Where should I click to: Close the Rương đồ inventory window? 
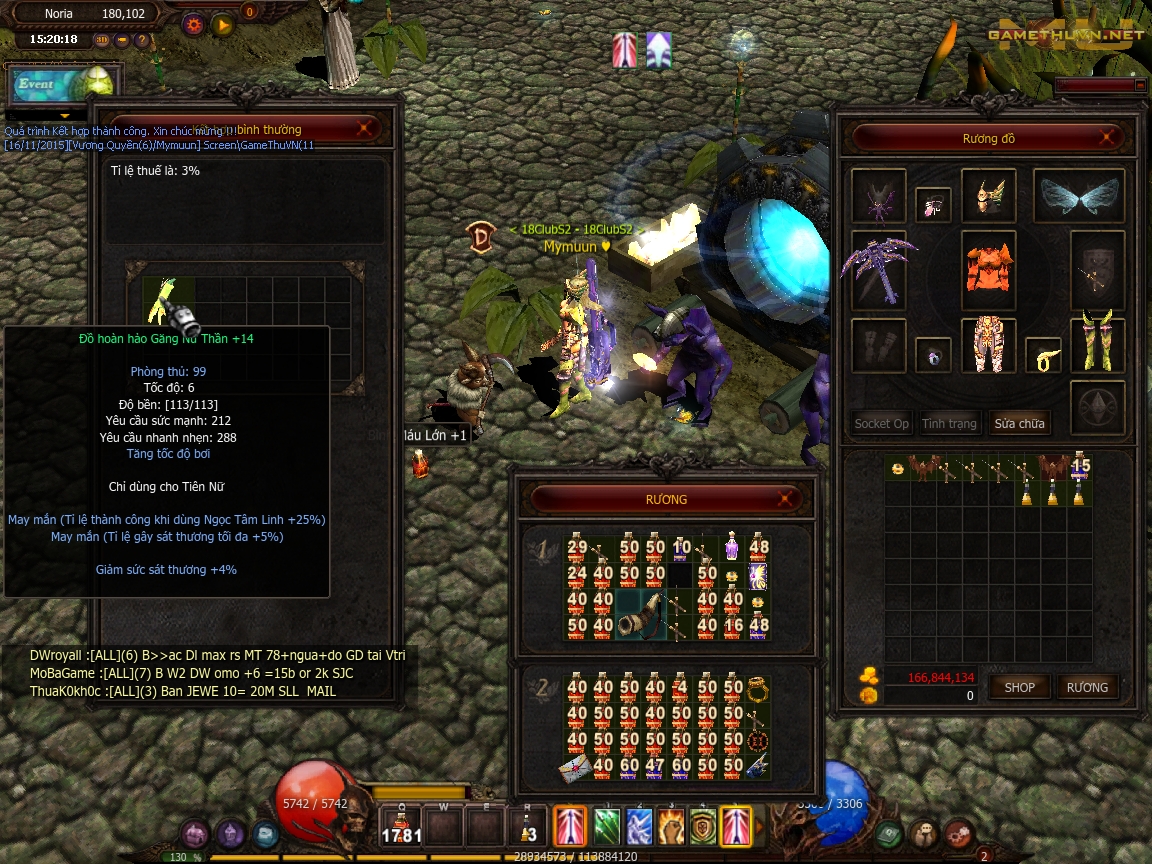point(1106,138)
